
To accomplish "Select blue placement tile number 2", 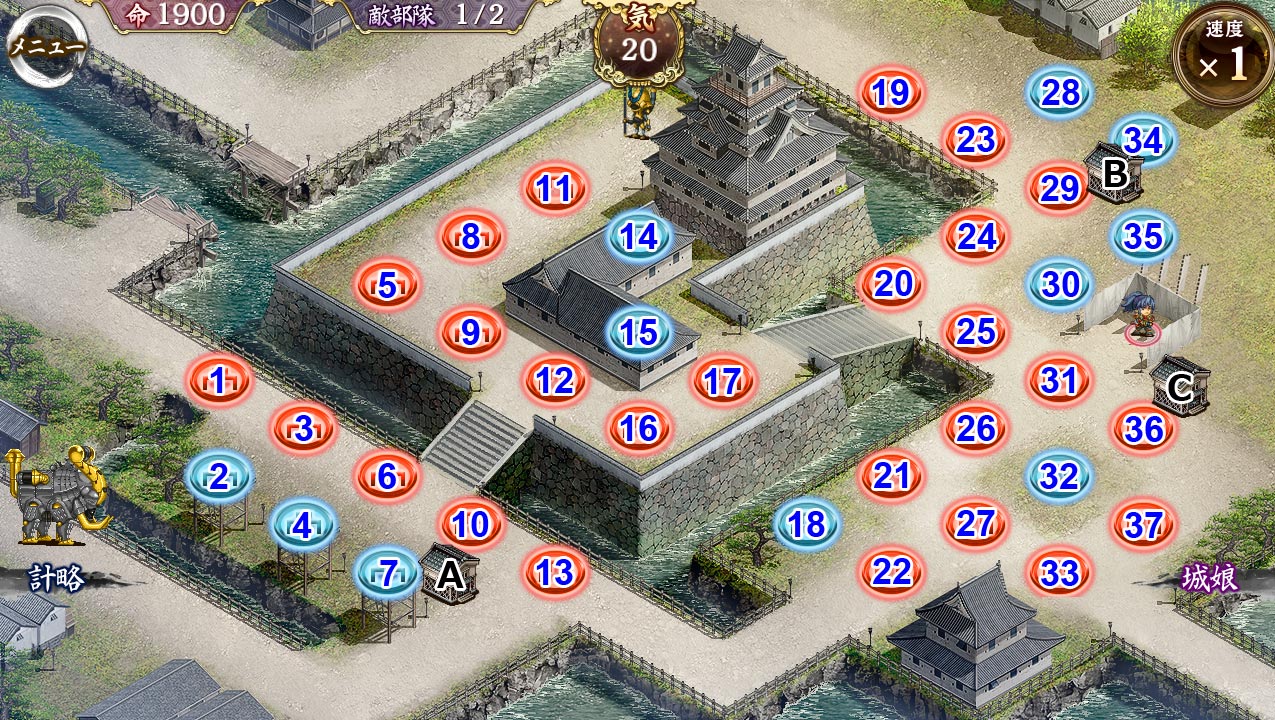I will pyautogui.click(x=219, y=476).
